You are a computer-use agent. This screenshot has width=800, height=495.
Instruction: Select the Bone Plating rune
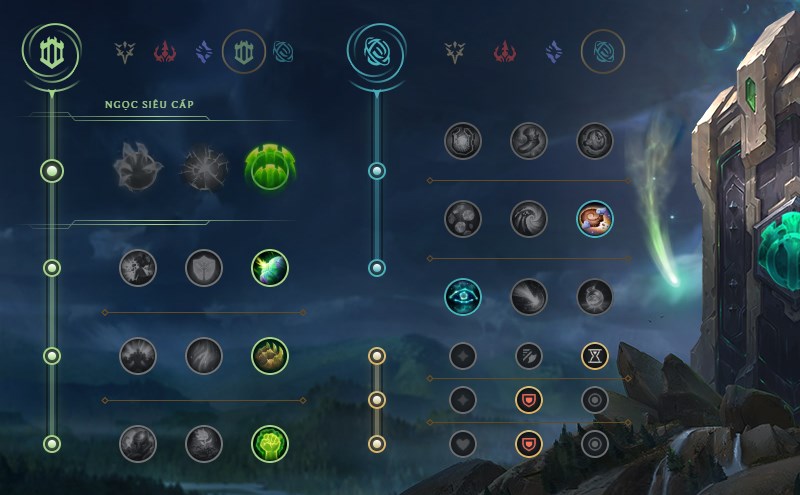(269, 355)
